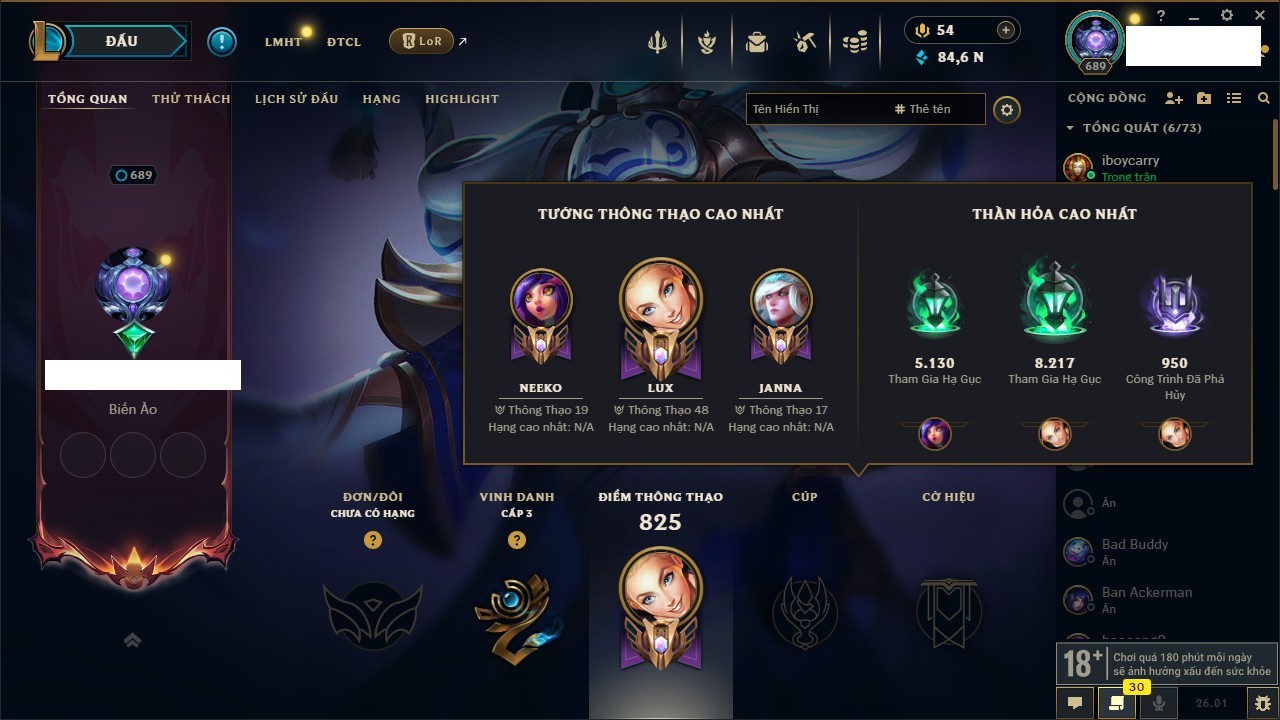The image size is (1280, 720).
Task: Click the add friend icon
Action: [1174, 98]
